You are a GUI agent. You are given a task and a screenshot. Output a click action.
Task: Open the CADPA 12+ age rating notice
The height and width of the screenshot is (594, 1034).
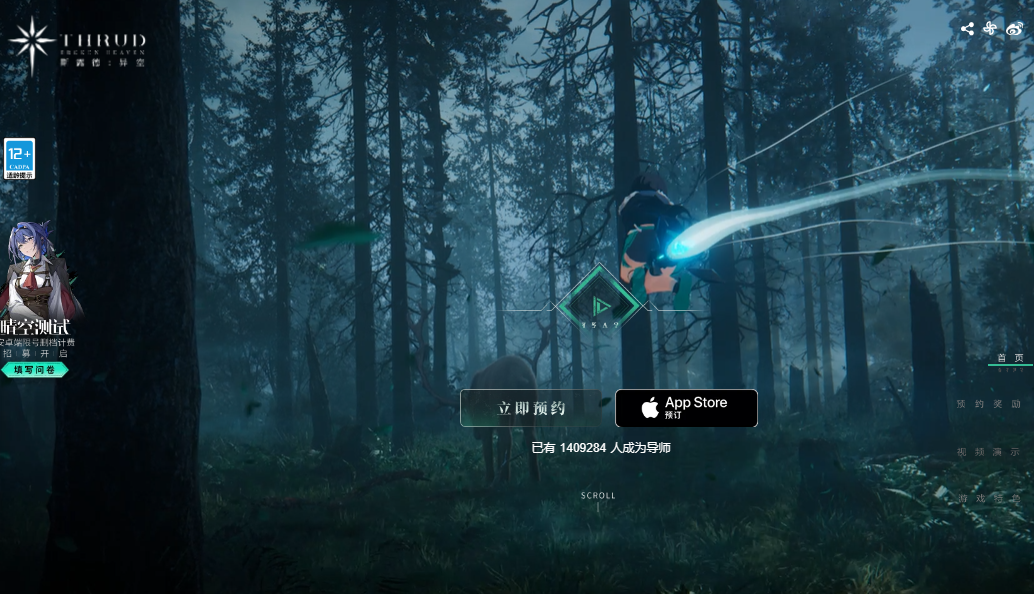[x=20, y=159]
